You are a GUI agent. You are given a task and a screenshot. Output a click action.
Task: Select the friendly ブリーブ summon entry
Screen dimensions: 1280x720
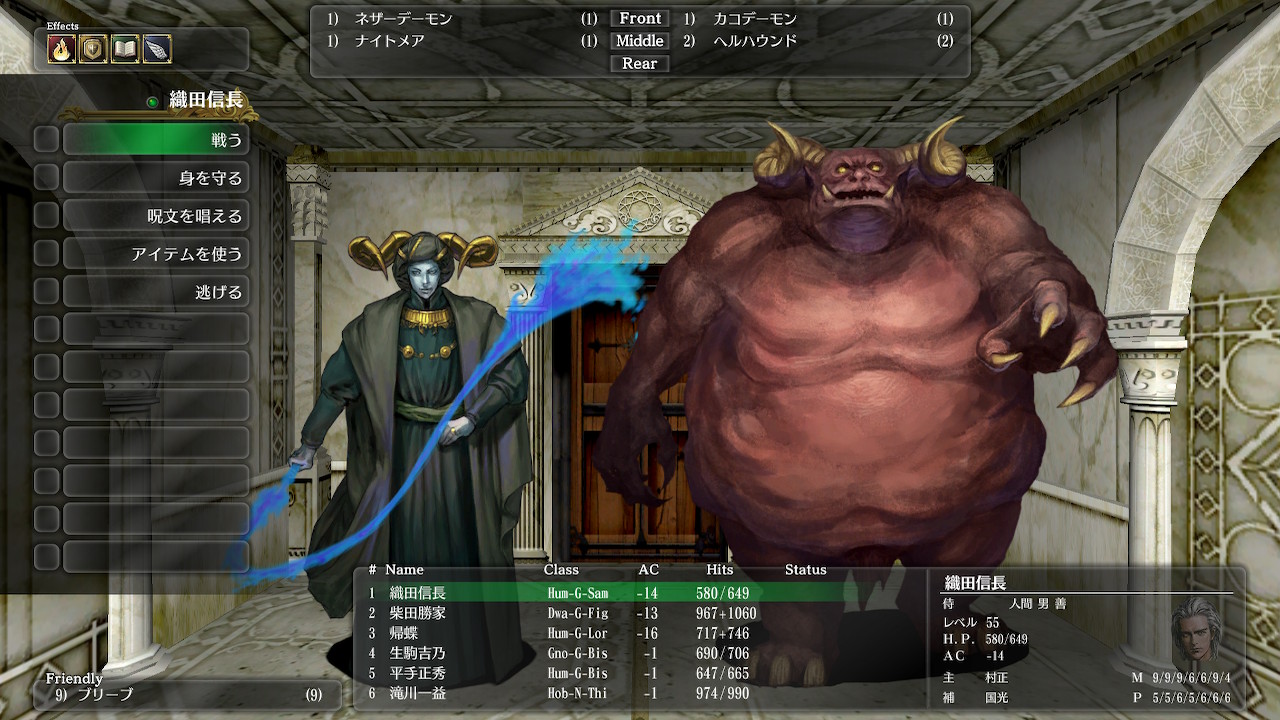105,694
